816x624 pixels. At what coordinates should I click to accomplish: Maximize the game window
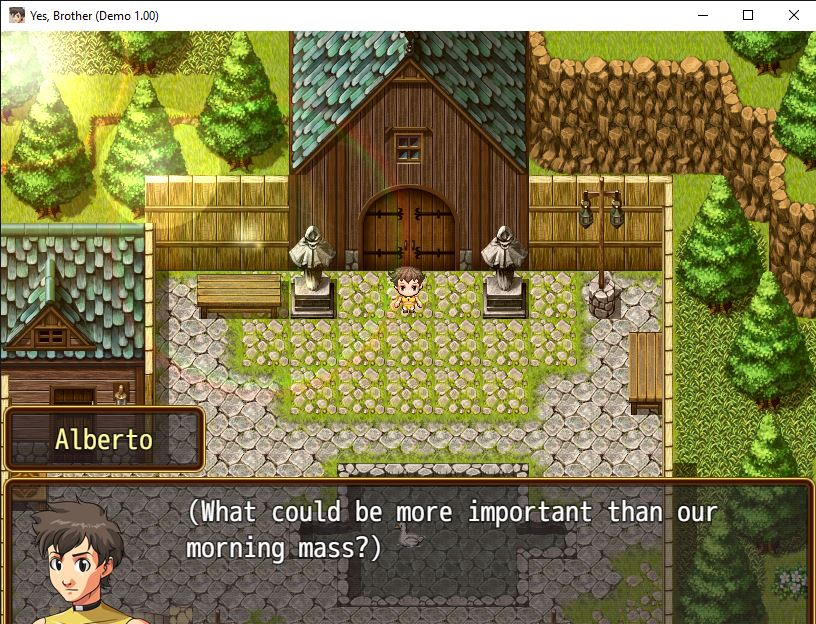point(747,15)
